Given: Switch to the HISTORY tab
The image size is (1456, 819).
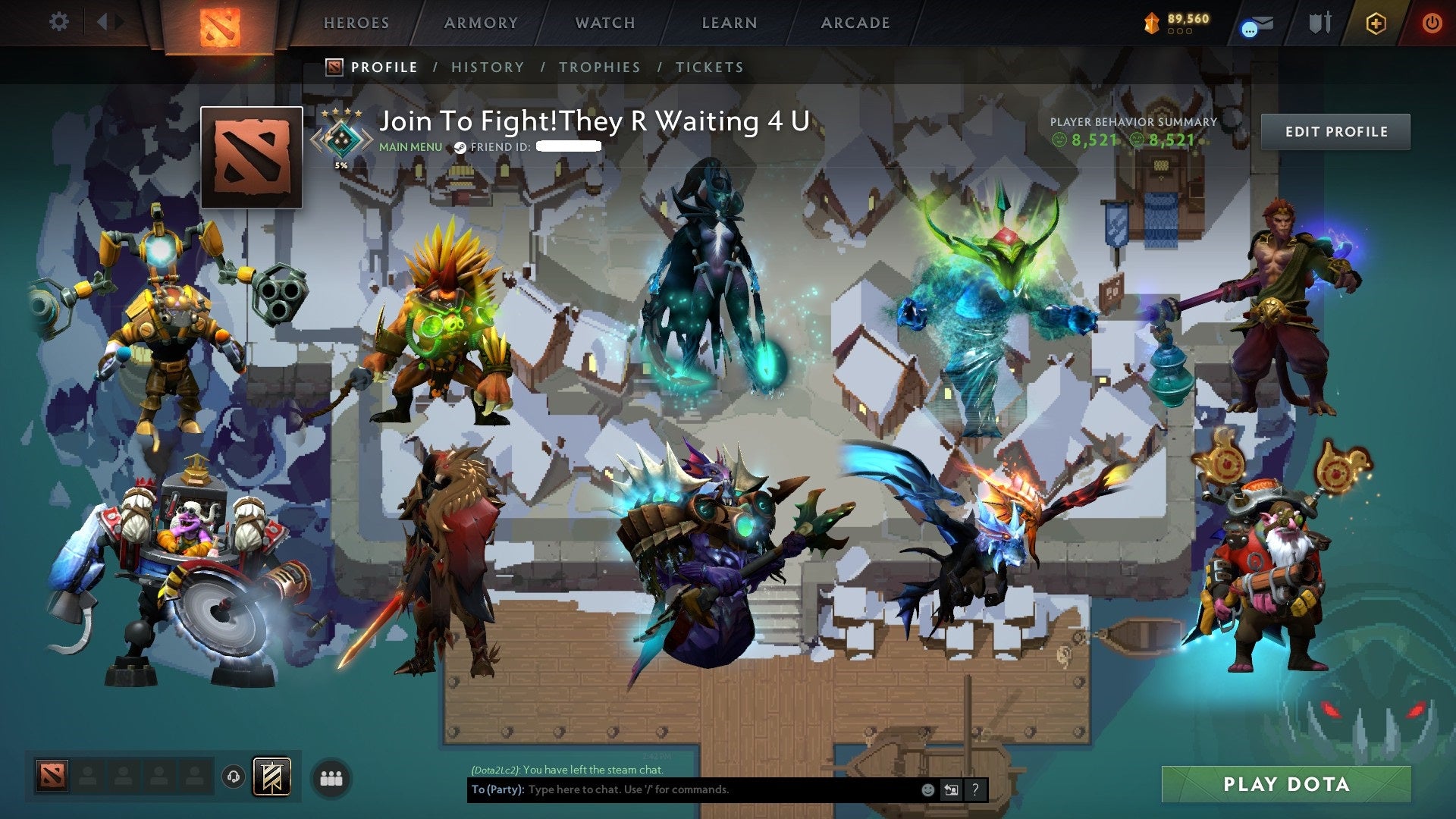Looking at the screenshot, I should pos(487,67).
